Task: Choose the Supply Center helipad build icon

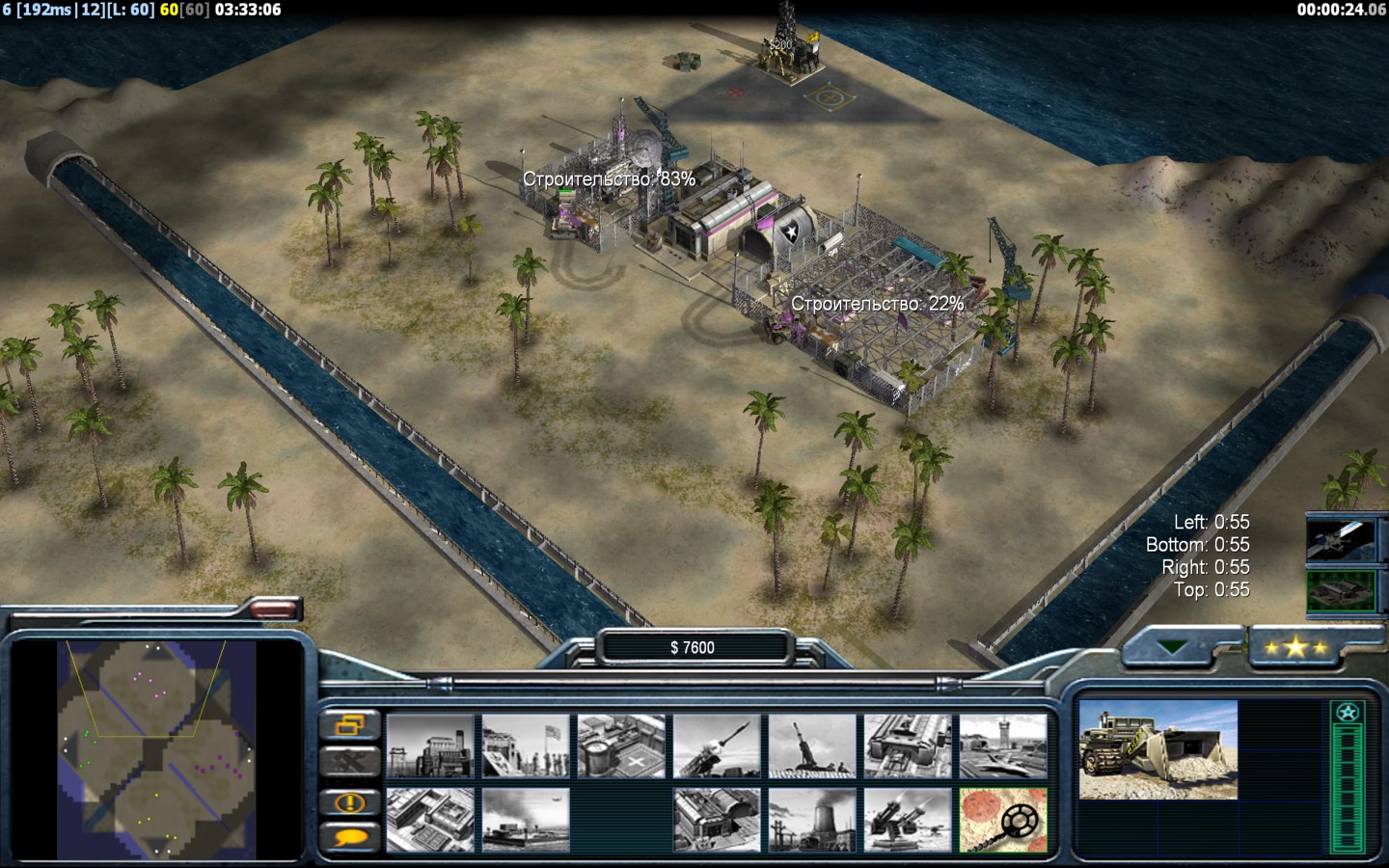Action: 621,746
